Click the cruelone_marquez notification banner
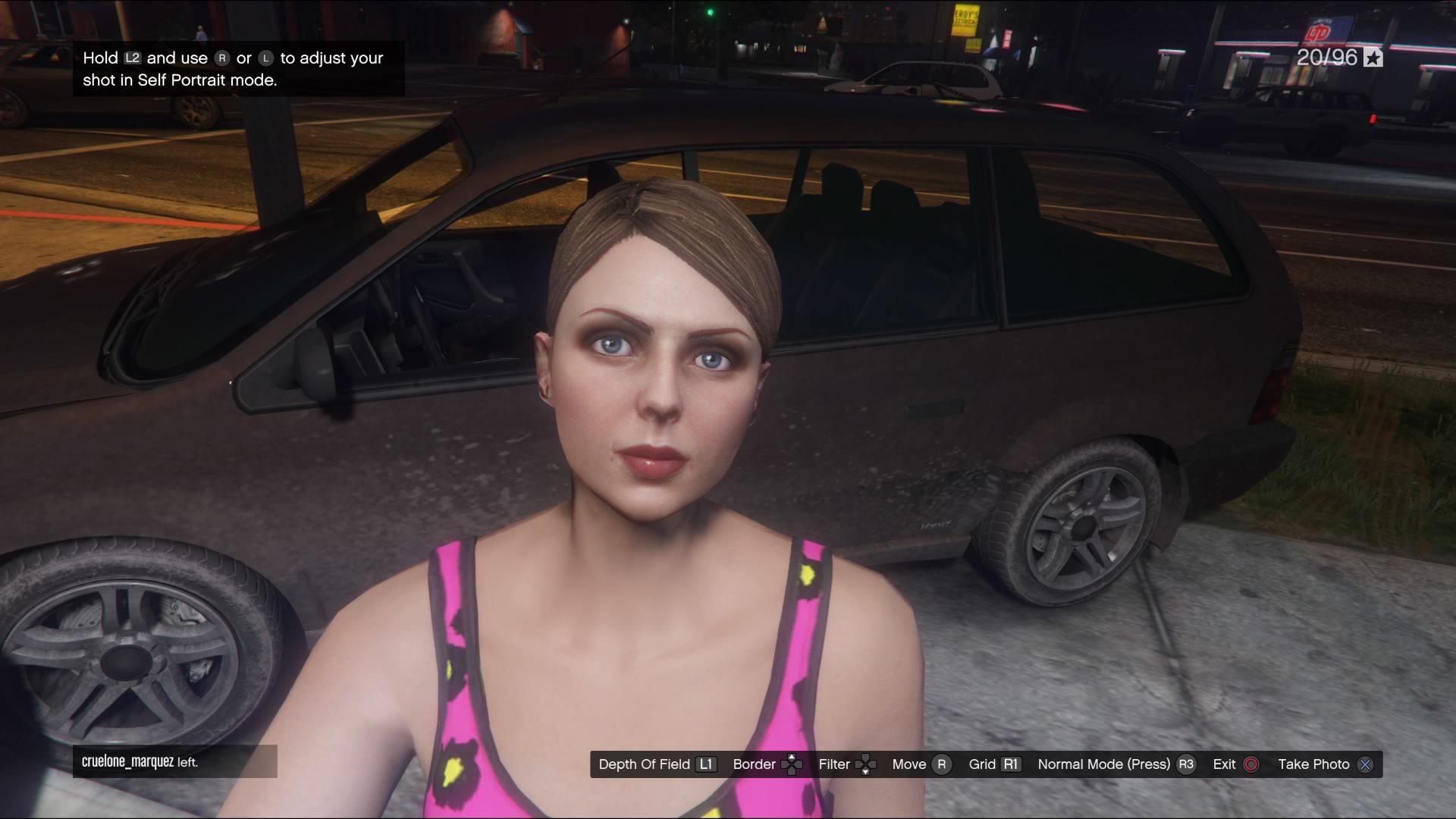Image resolution: width=1456 pixels, height=819 pixels. (x=174, y=761)
